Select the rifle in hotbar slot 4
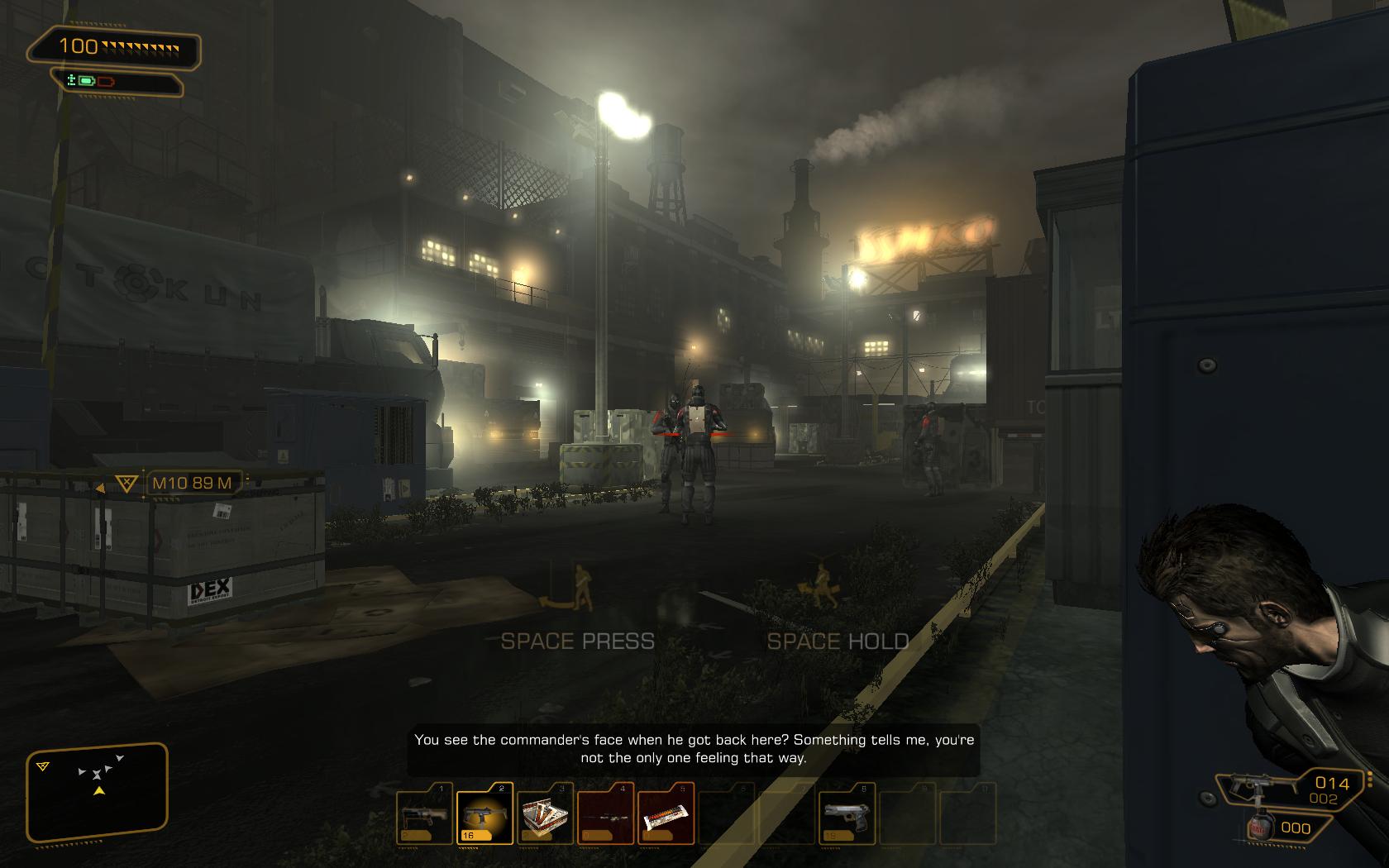Screen dimensions: 1389x868 pyautogui.click(x=605, y=813)
